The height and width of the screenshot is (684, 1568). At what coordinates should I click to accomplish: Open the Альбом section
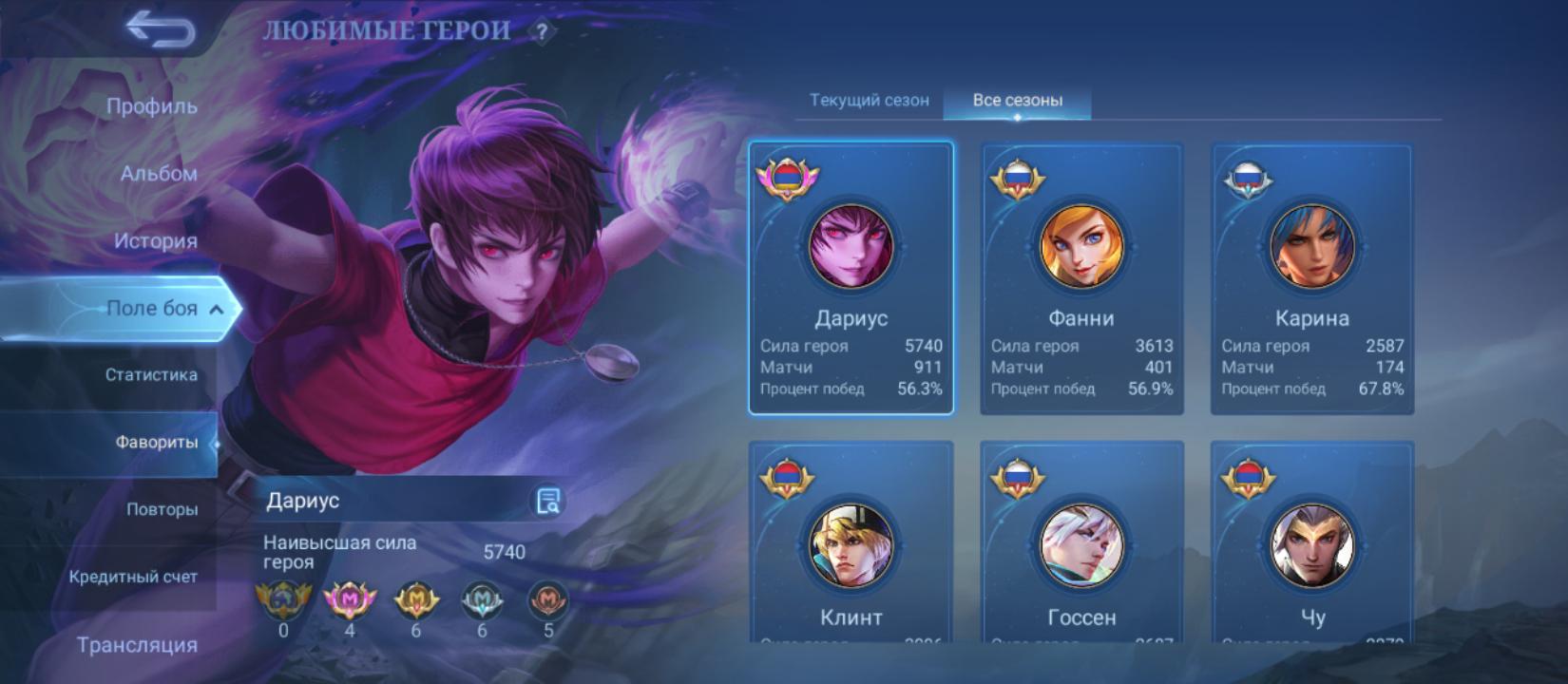click(158, 174)
